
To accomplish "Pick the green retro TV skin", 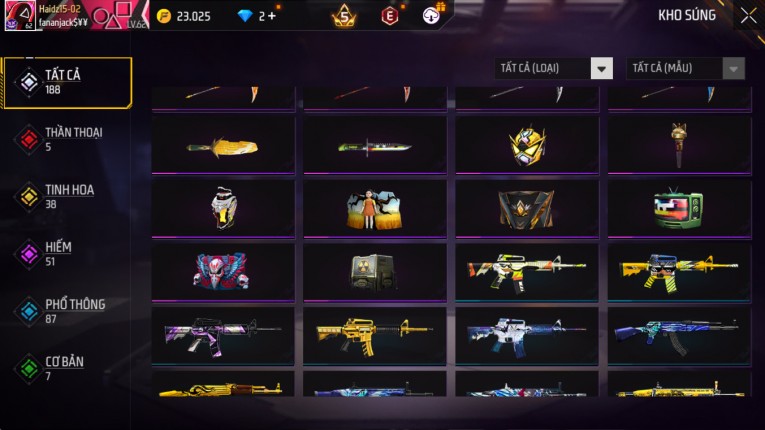I will point(679,209).
